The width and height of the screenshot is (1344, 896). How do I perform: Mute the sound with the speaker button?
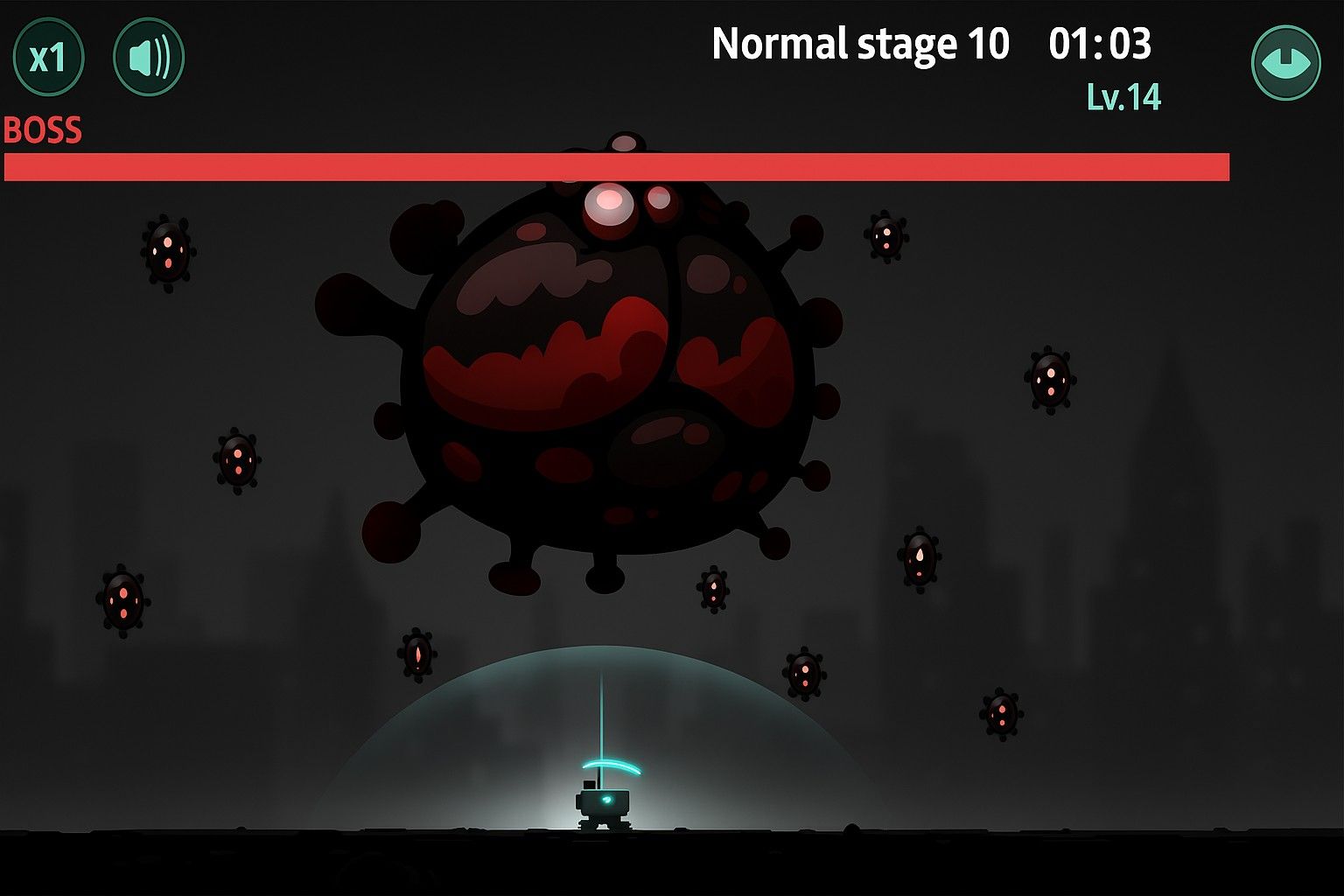pos(149,59)
